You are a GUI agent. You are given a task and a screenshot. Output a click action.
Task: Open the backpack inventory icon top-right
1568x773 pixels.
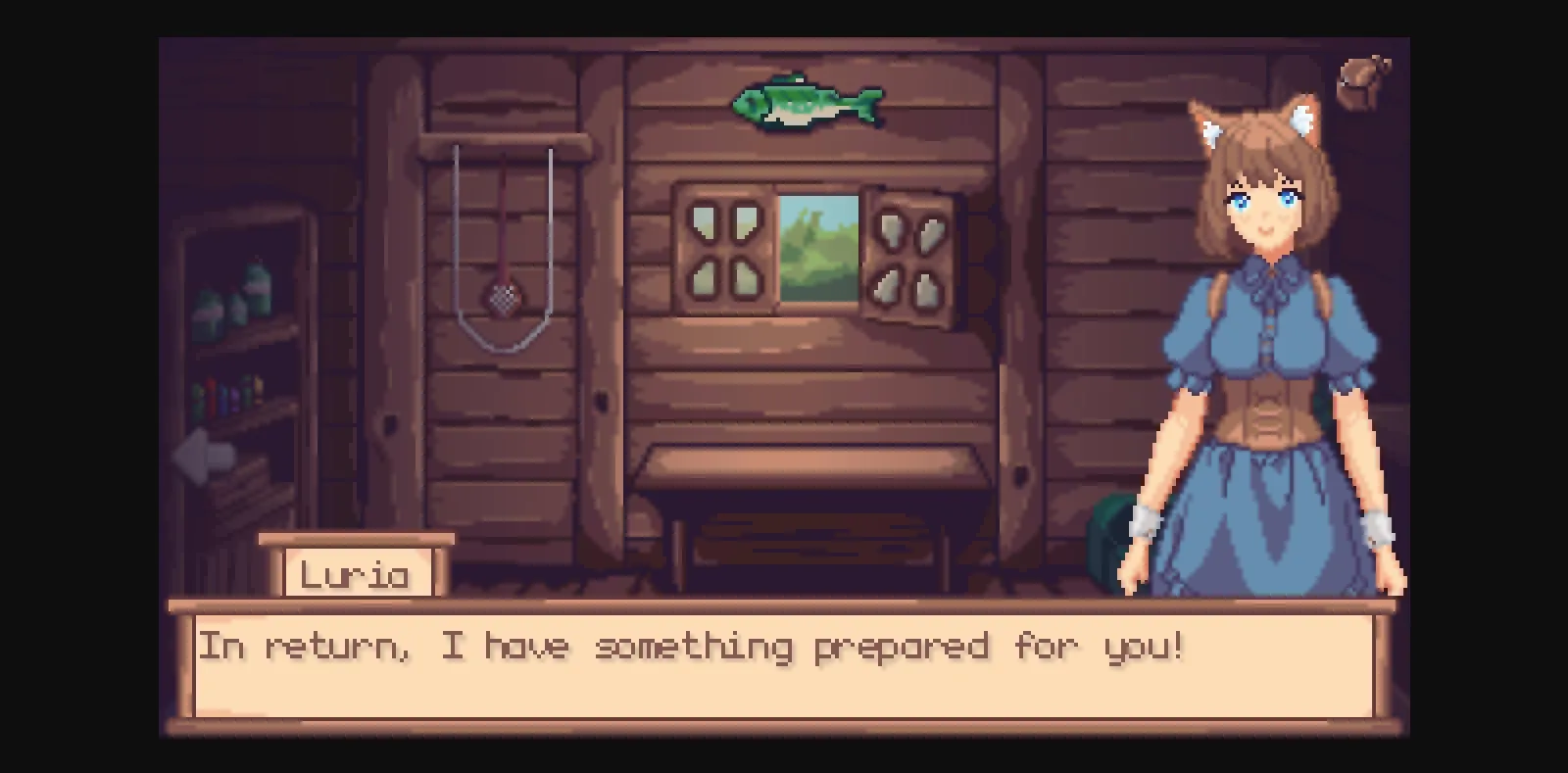[1362, 81]
